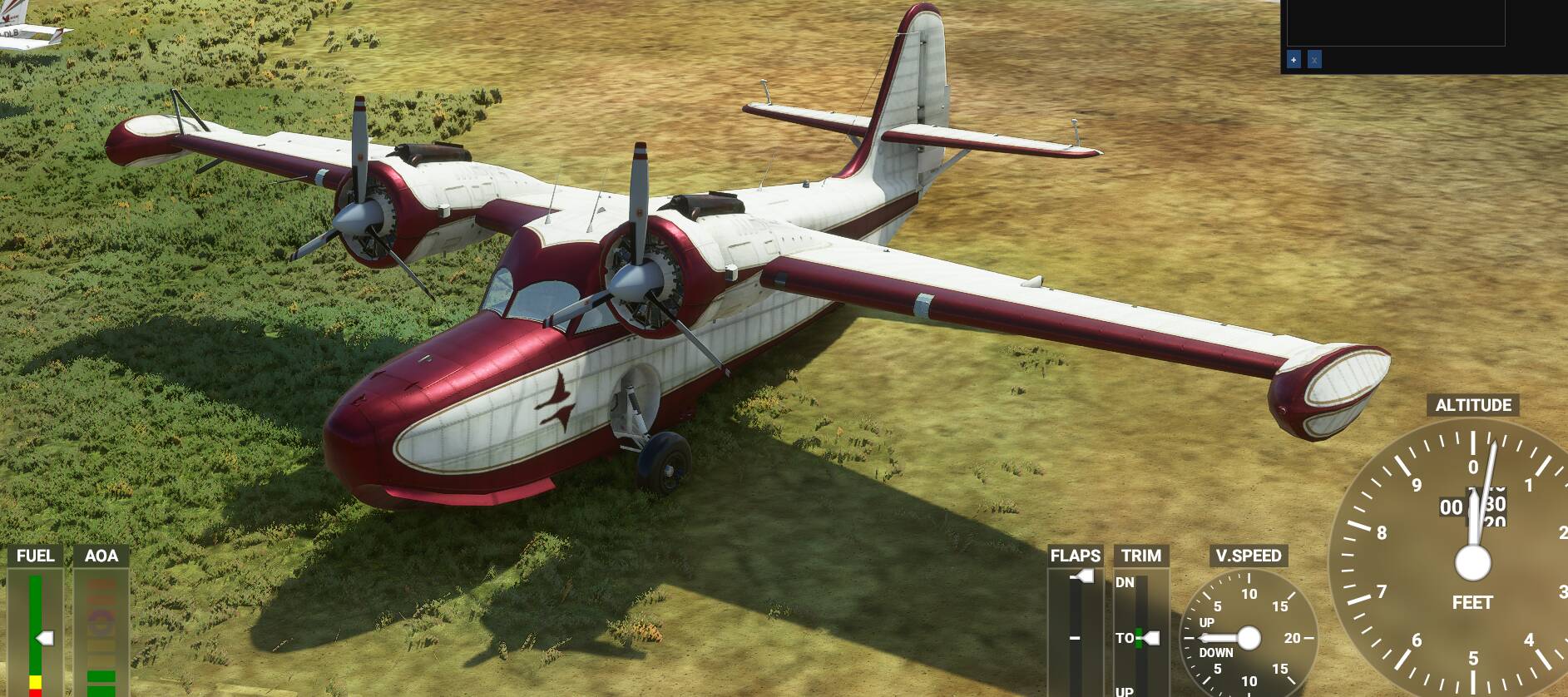Expand the black ATC window
Screen dimensions: 1568x697
coord(1293,60)
